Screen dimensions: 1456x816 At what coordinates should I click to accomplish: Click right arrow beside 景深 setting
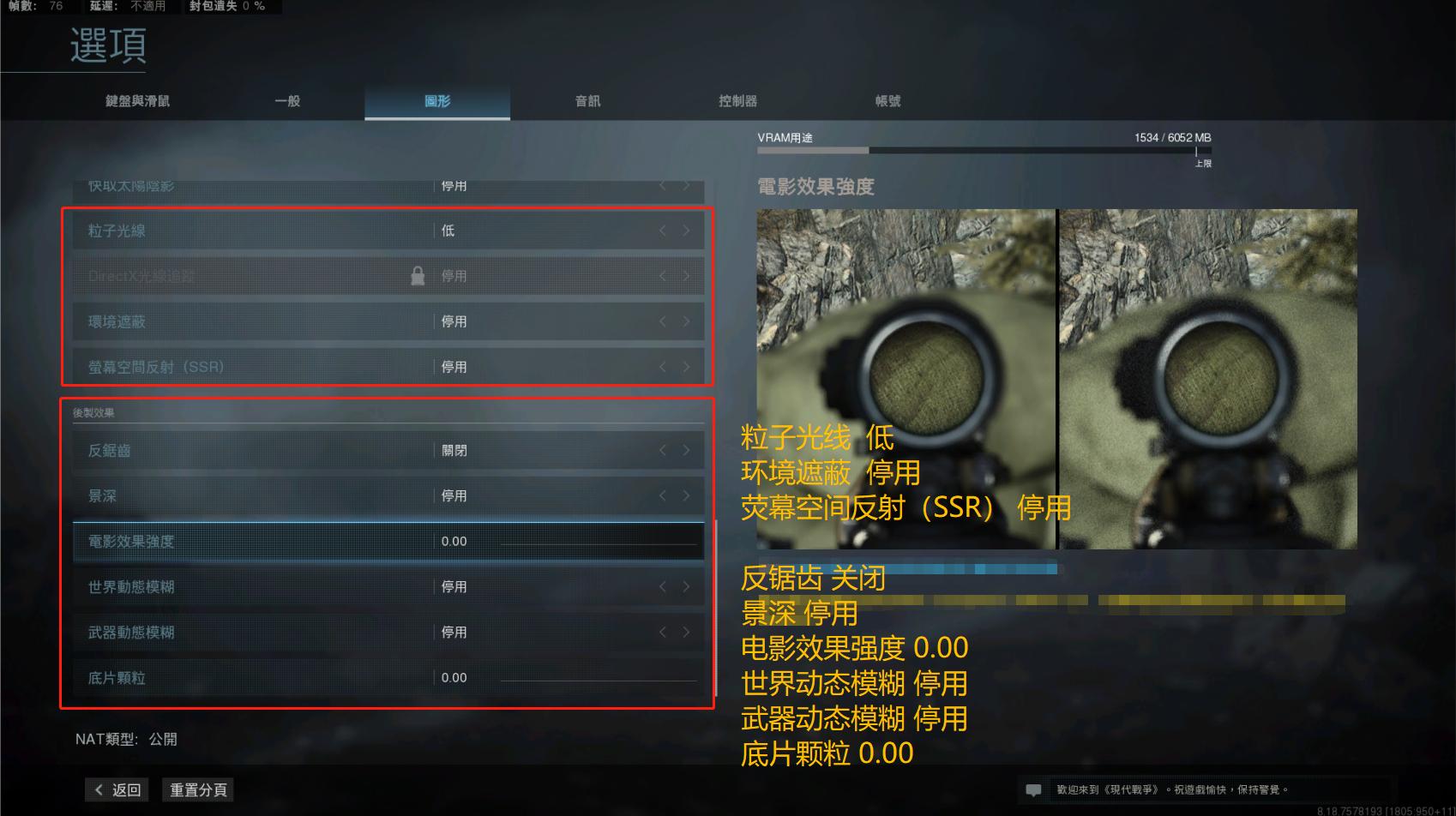(685, 495)
